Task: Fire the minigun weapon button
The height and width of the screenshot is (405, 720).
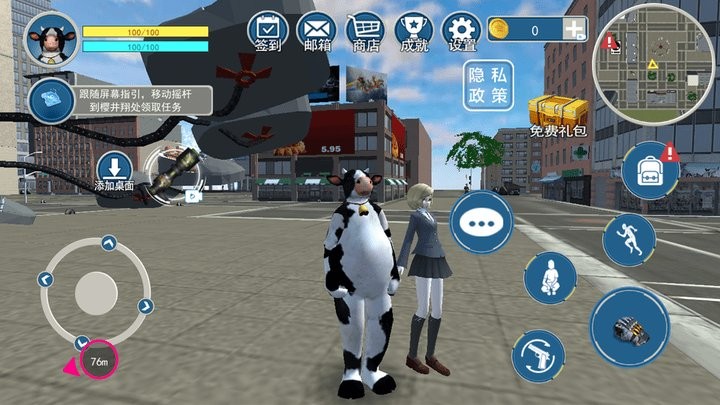Action: (x=629, y=327)
